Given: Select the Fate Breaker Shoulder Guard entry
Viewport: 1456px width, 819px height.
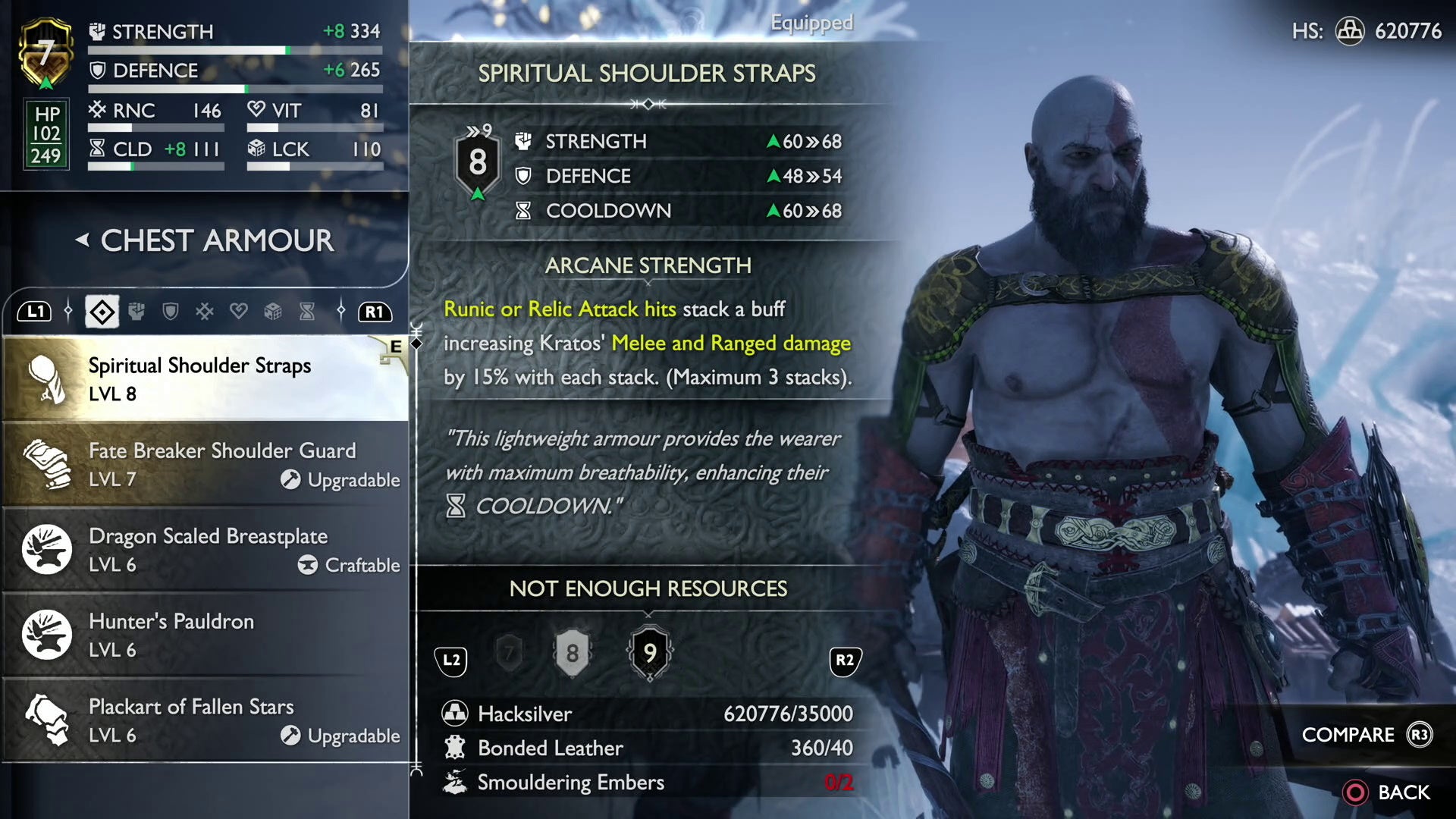Looking at the screenshot, I should click(205, 463).
